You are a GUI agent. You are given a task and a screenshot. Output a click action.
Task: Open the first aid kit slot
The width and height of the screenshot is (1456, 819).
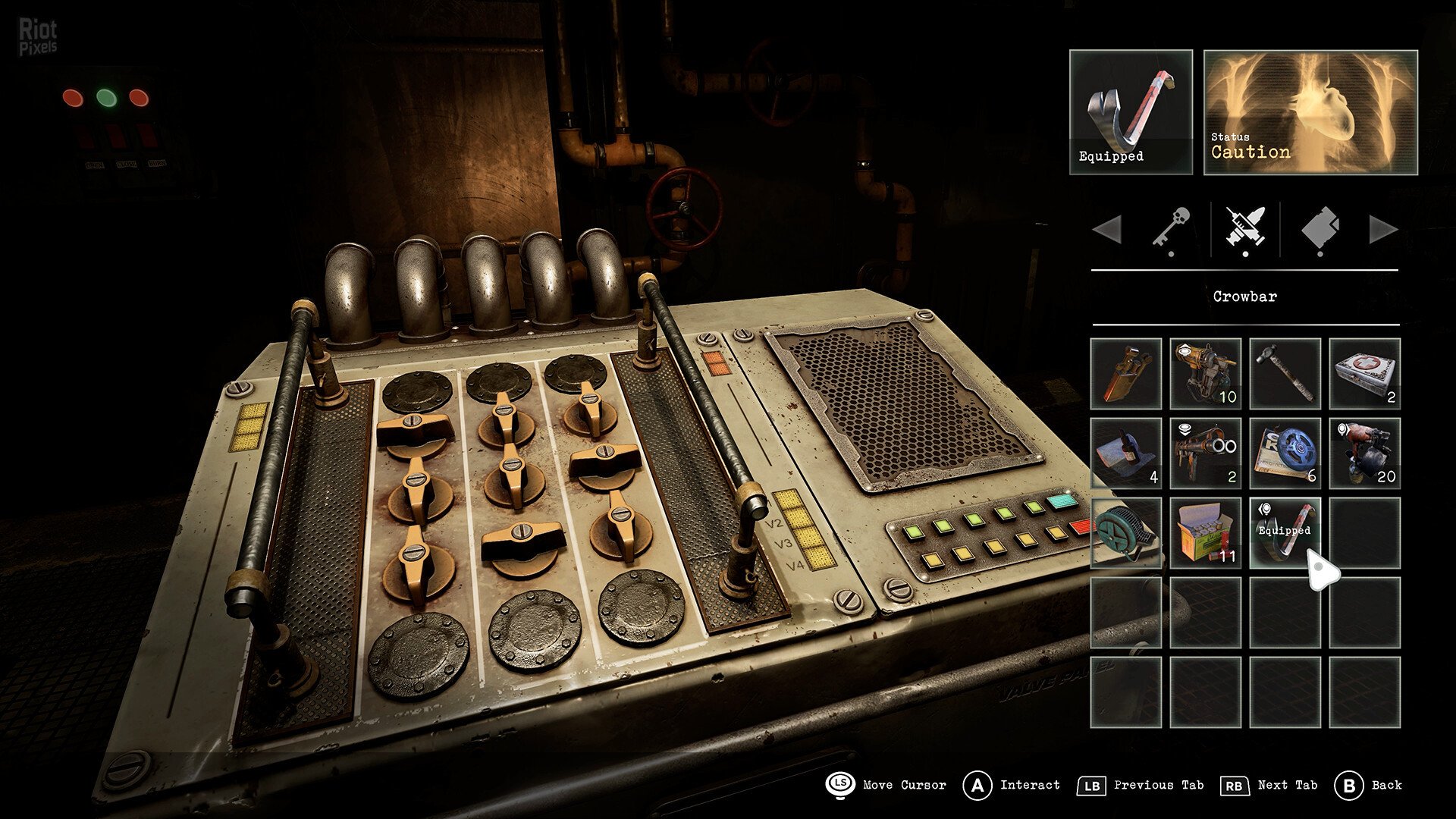(x=1365, y=373)
